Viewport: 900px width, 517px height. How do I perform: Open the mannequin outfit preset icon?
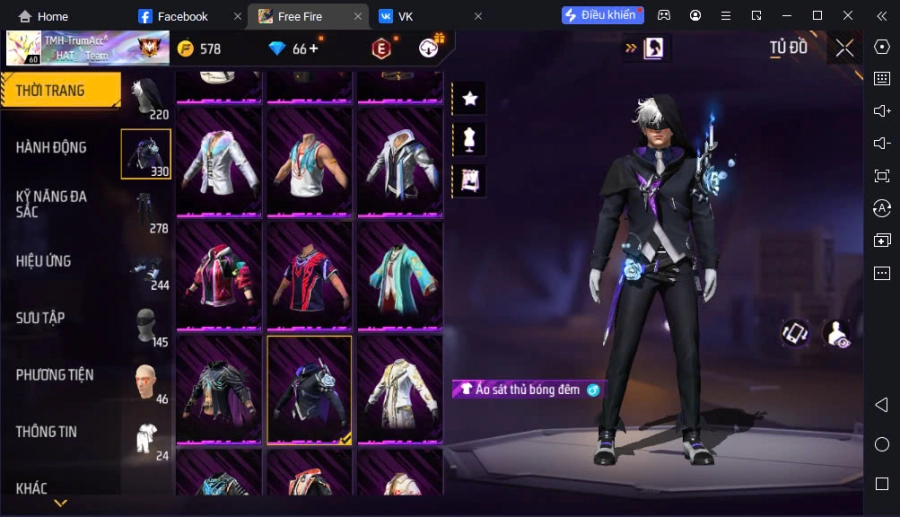469,138
